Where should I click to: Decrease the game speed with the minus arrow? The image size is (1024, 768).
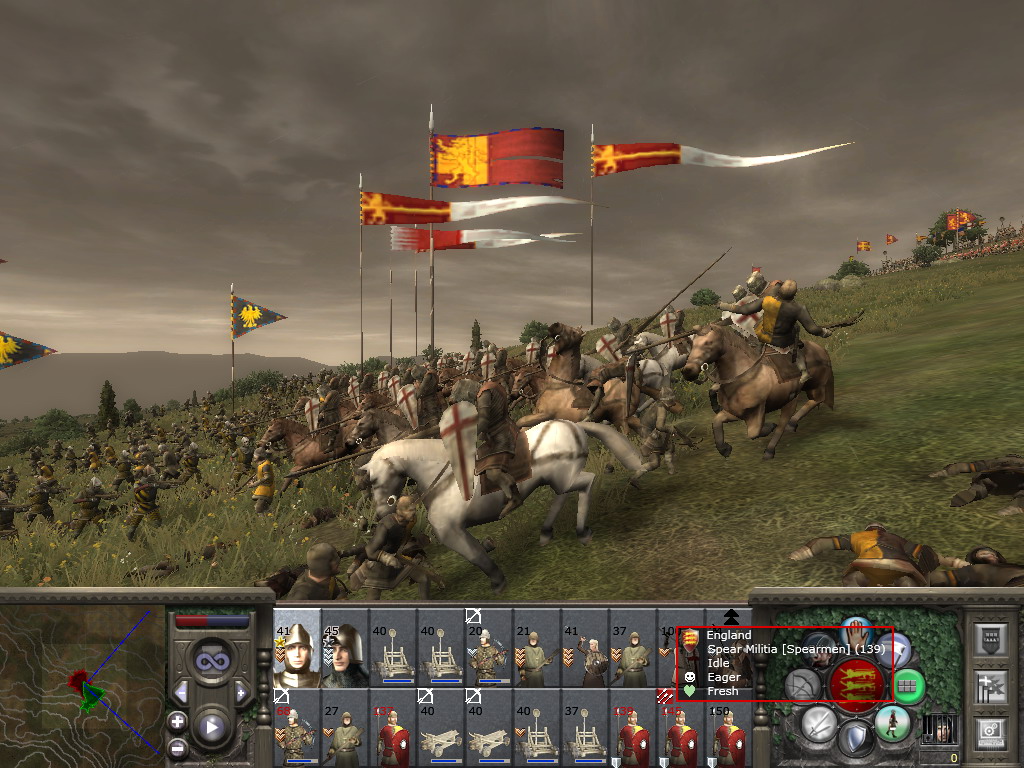(181, 693)
